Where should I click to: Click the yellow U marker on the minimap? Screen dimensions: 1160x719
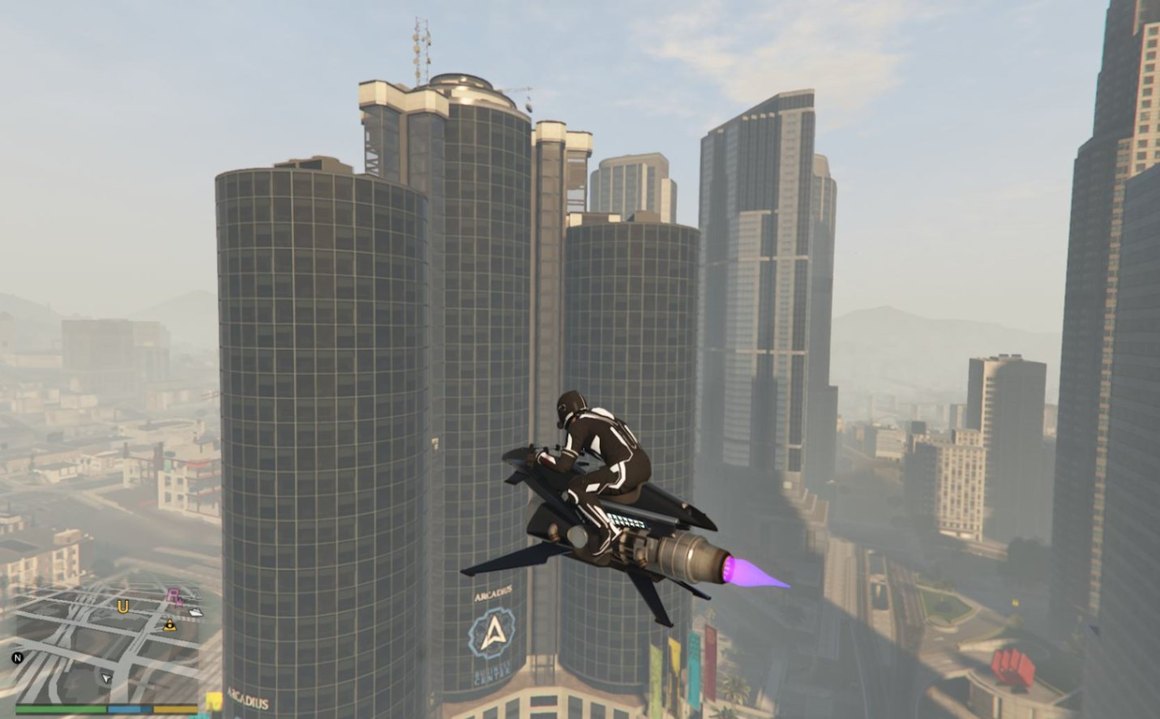pos(123,606)
